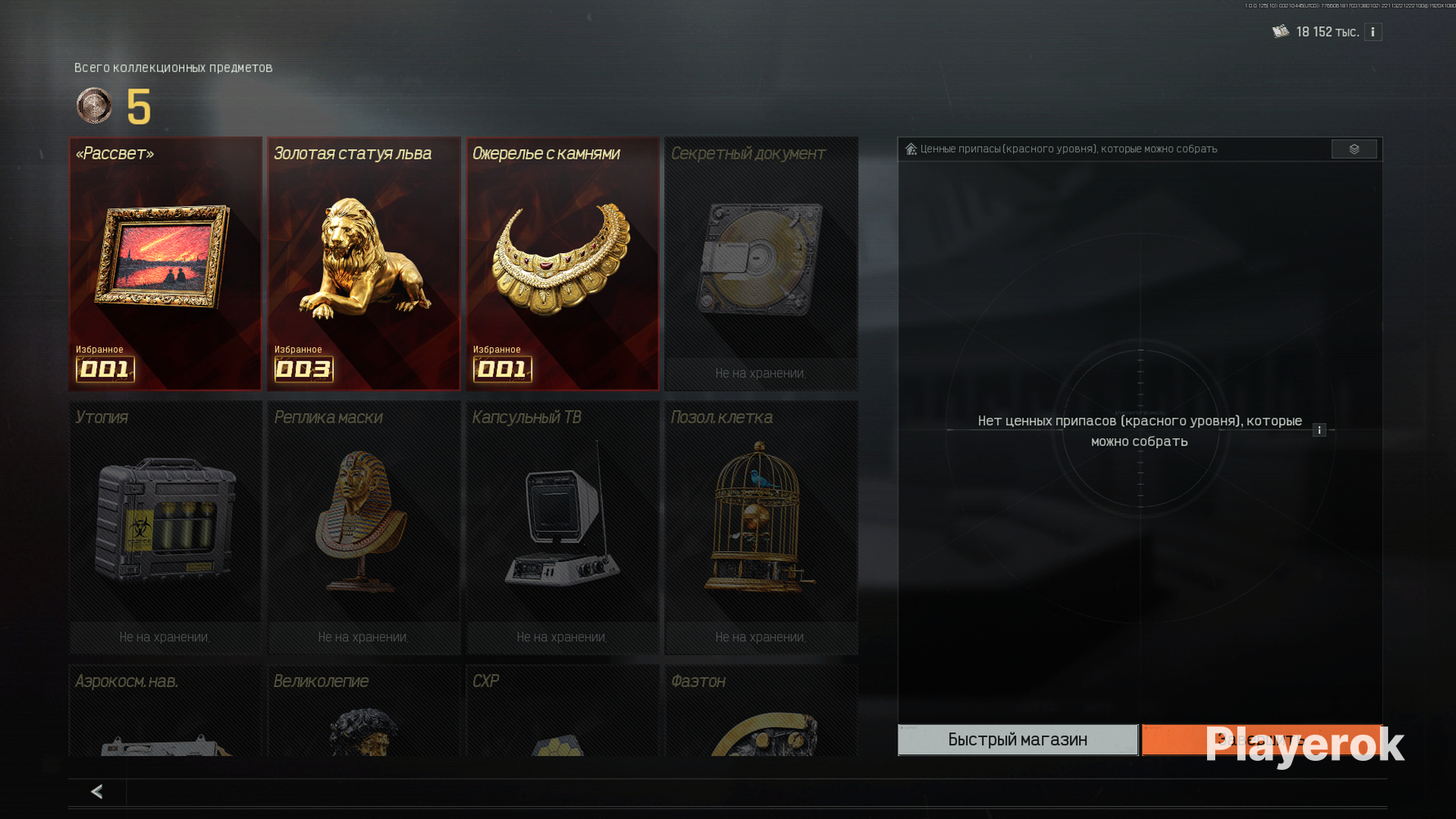Select the Секретный документ collectible card
The image size is (1456, 819).
tap(761, 263)
